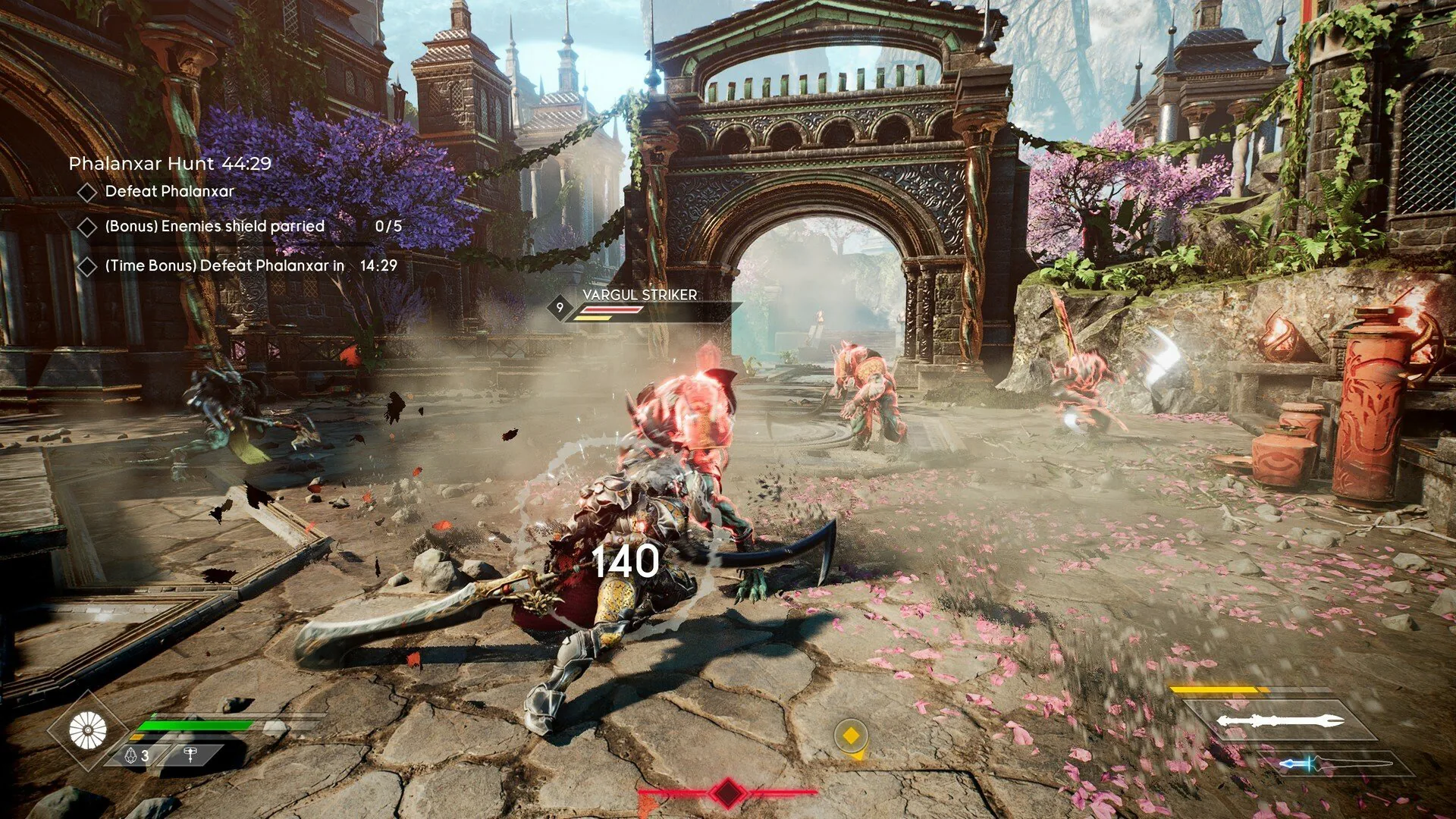Click the white longsword weapon icon bottom-right
The image size is (1456, 819).
pyautogui.click(x=1282, y=718)
